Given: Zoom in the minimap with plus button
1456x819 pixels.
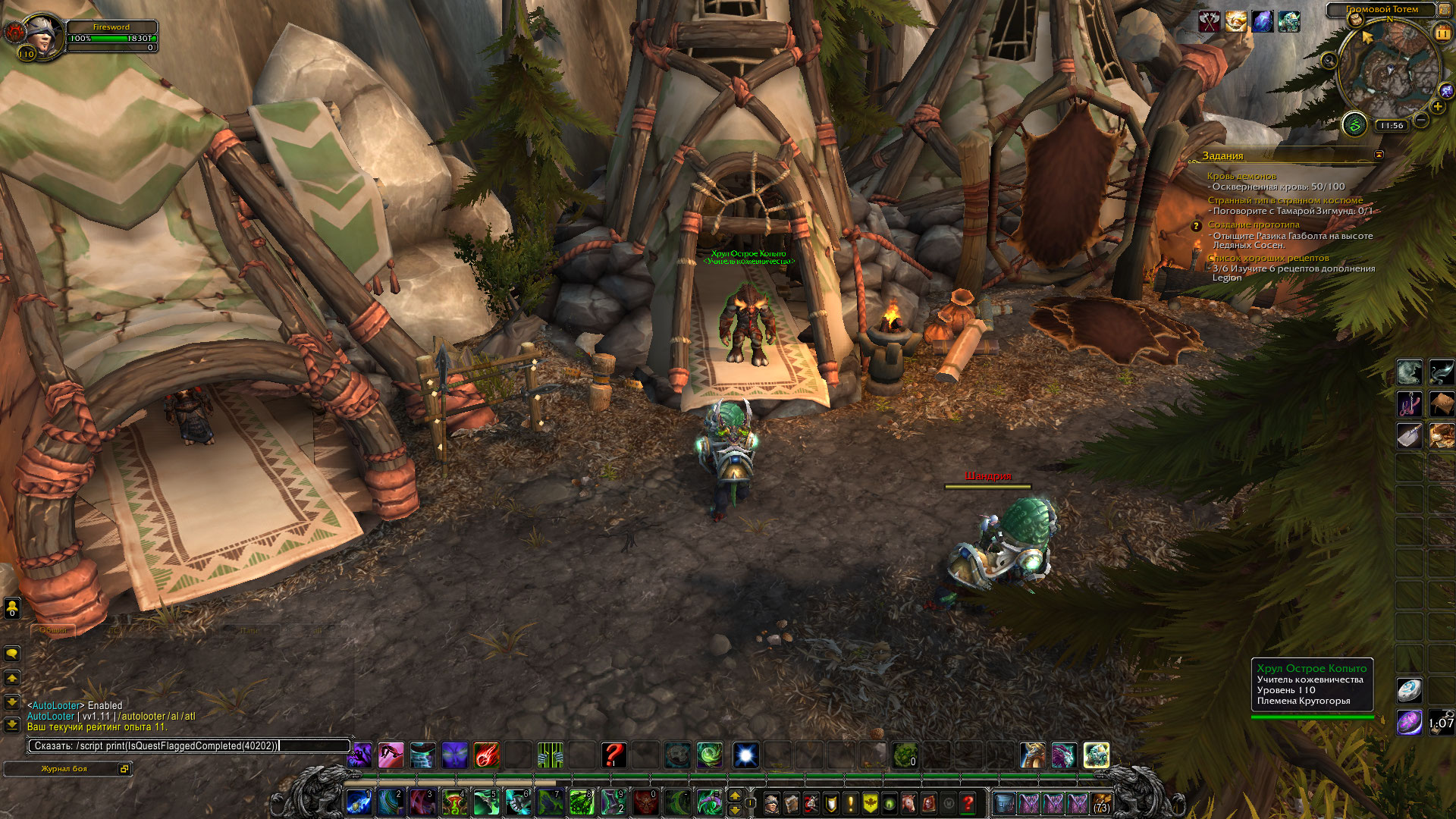Looking at the screenshot, I should tap(1438, 107).
